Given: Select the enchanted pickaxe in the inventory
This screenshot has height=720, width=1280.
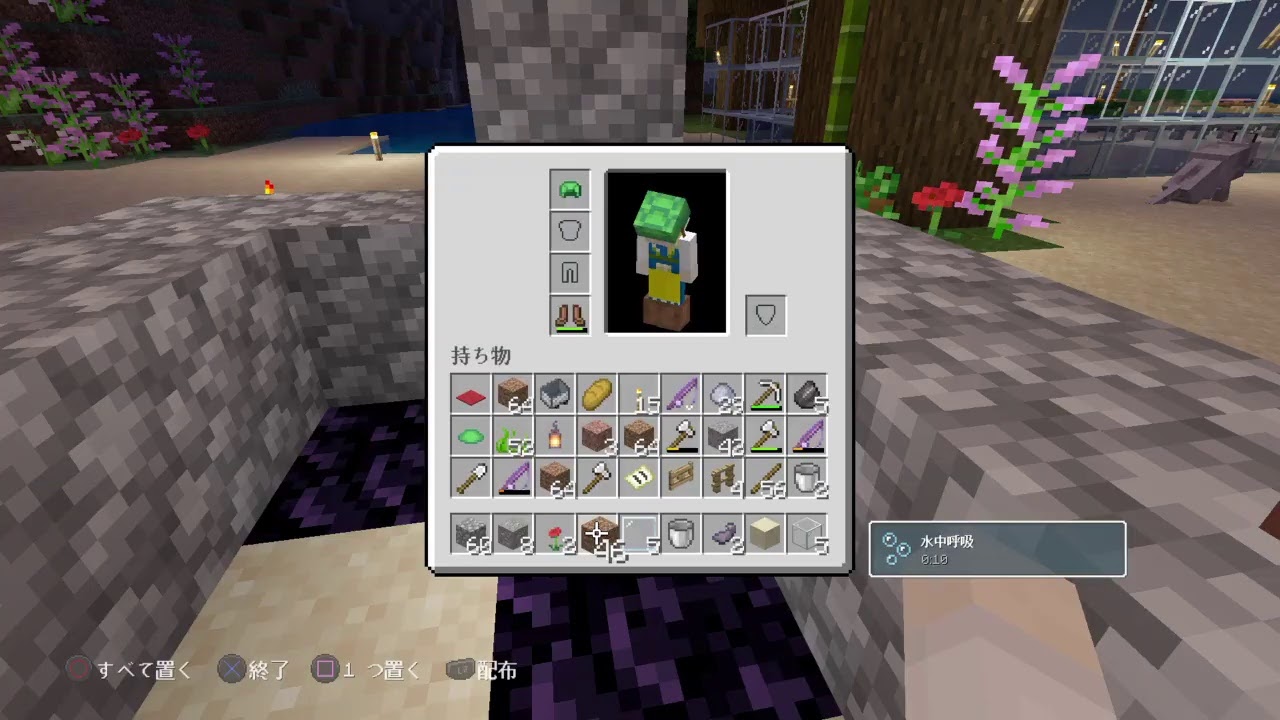Looking at the screenshot, I should click(x=764, y=396).
